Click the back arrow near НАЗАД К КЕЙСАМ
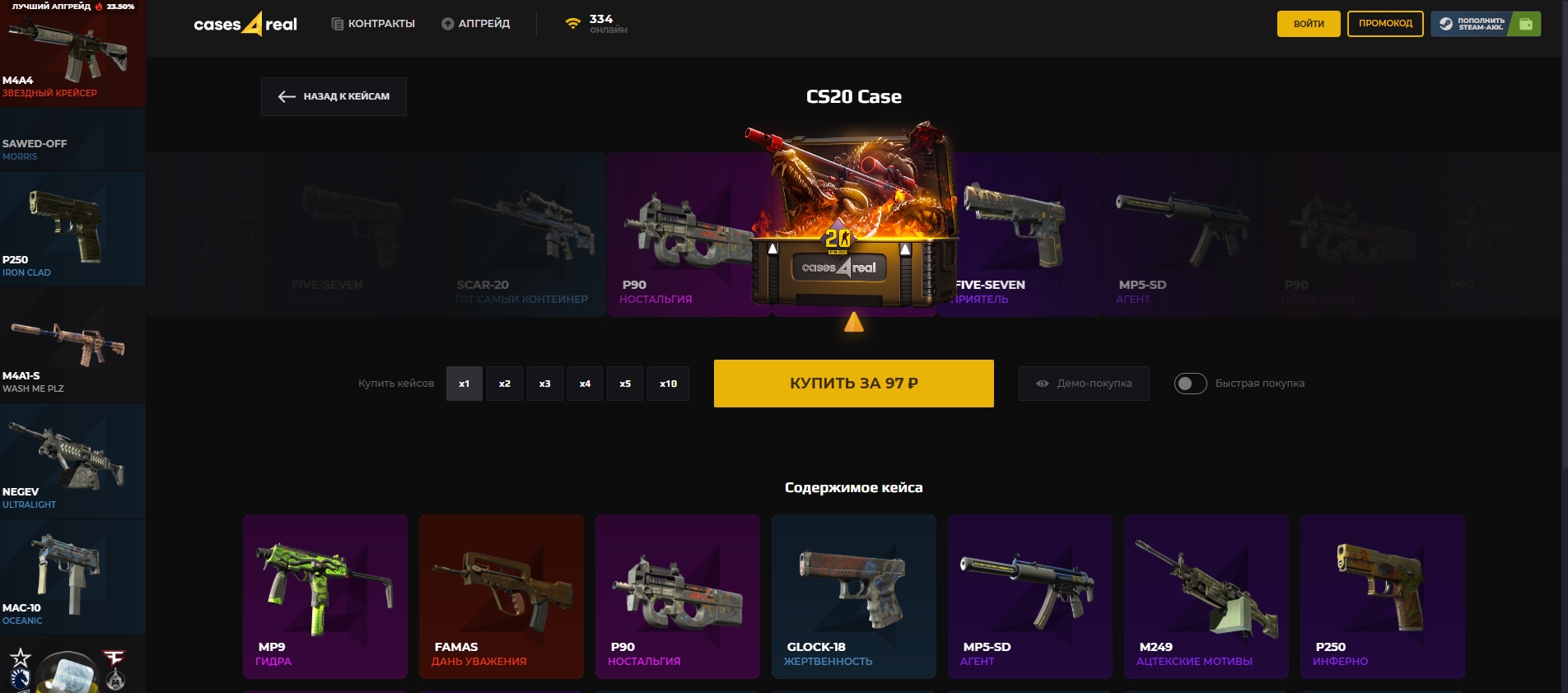This screenshot has width=1568, height=693. pos(285,96)
